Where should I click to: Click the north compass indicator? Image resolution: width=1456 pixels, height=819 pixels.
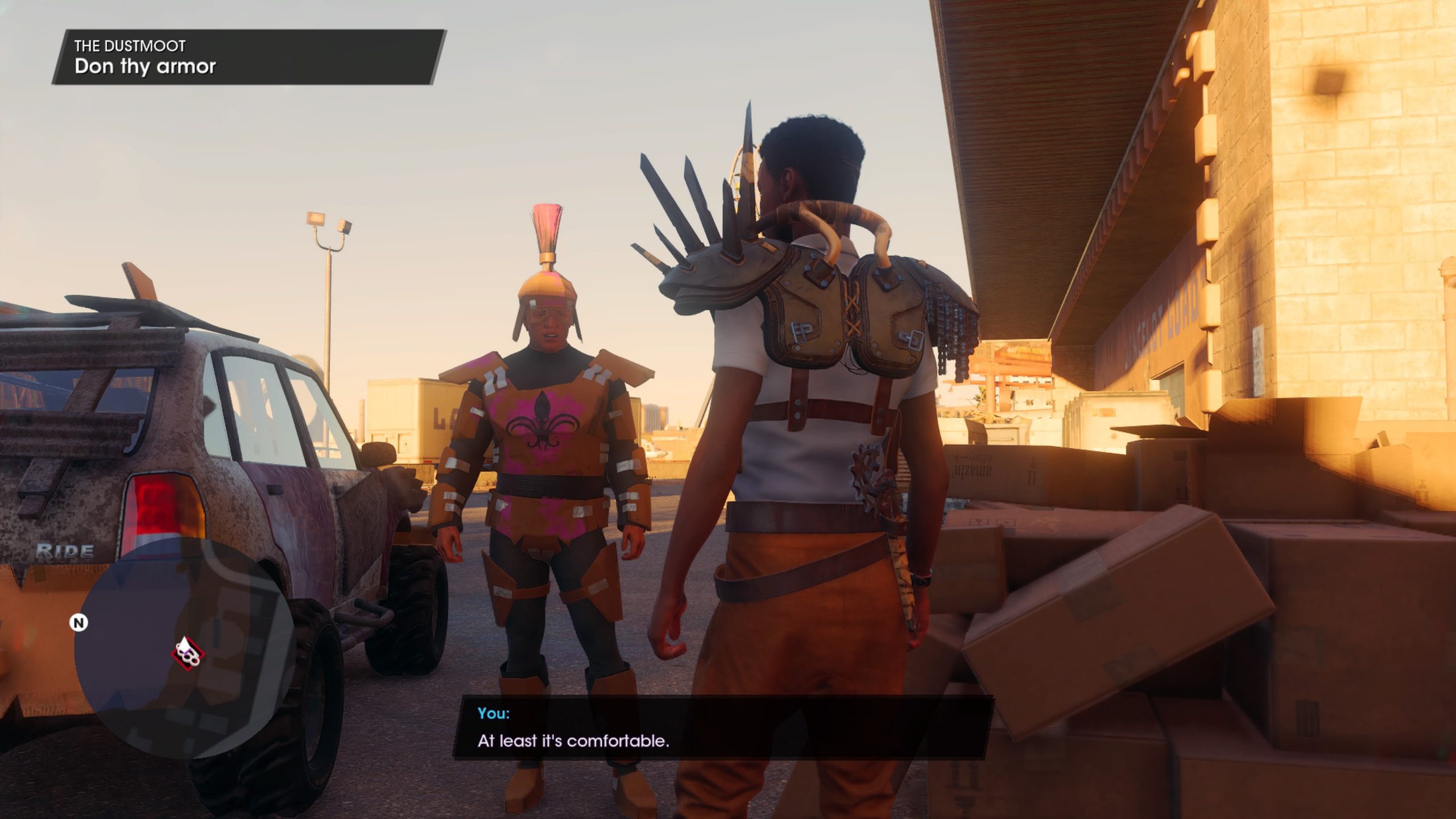click(x=79, y=623)
